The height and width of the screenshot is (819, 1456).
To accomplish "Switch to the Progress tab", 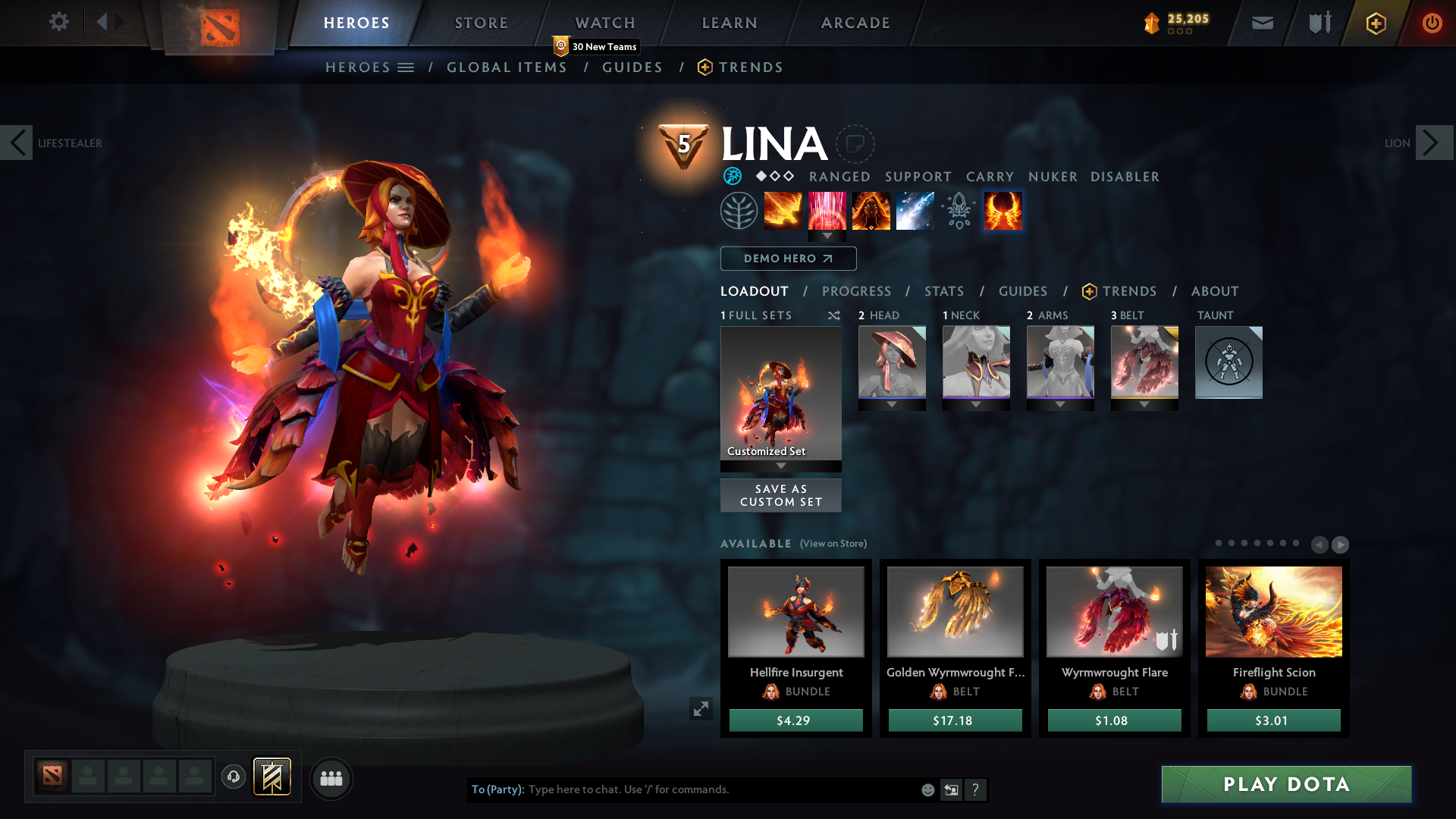I will tap(857, 291).
